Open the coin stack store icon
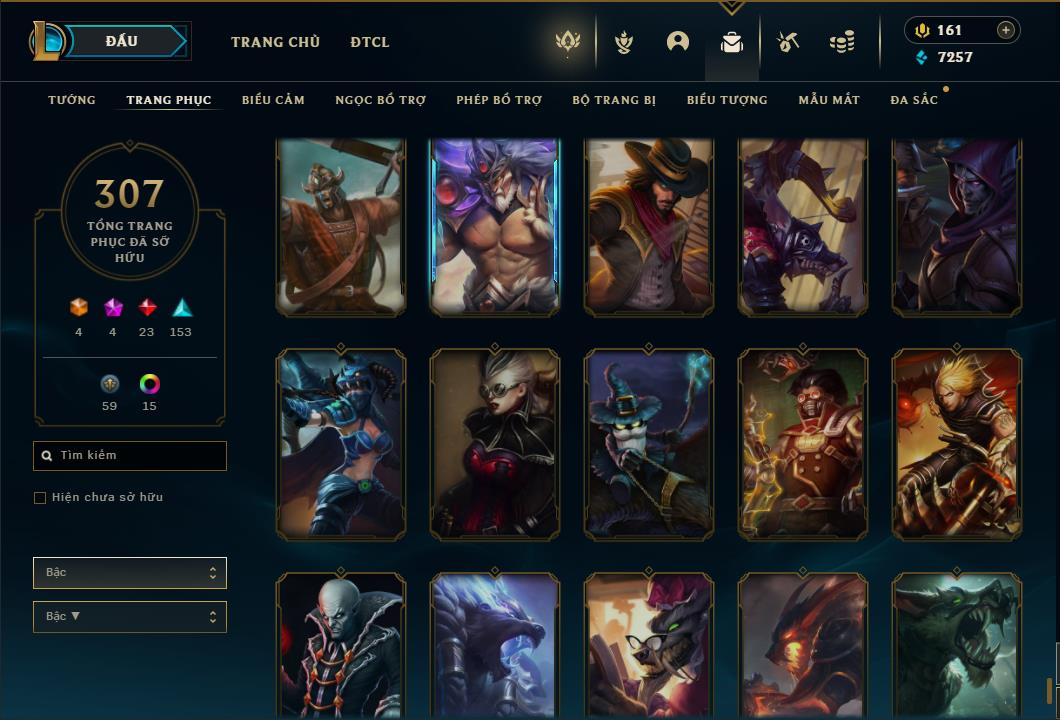 click(842, 42)
